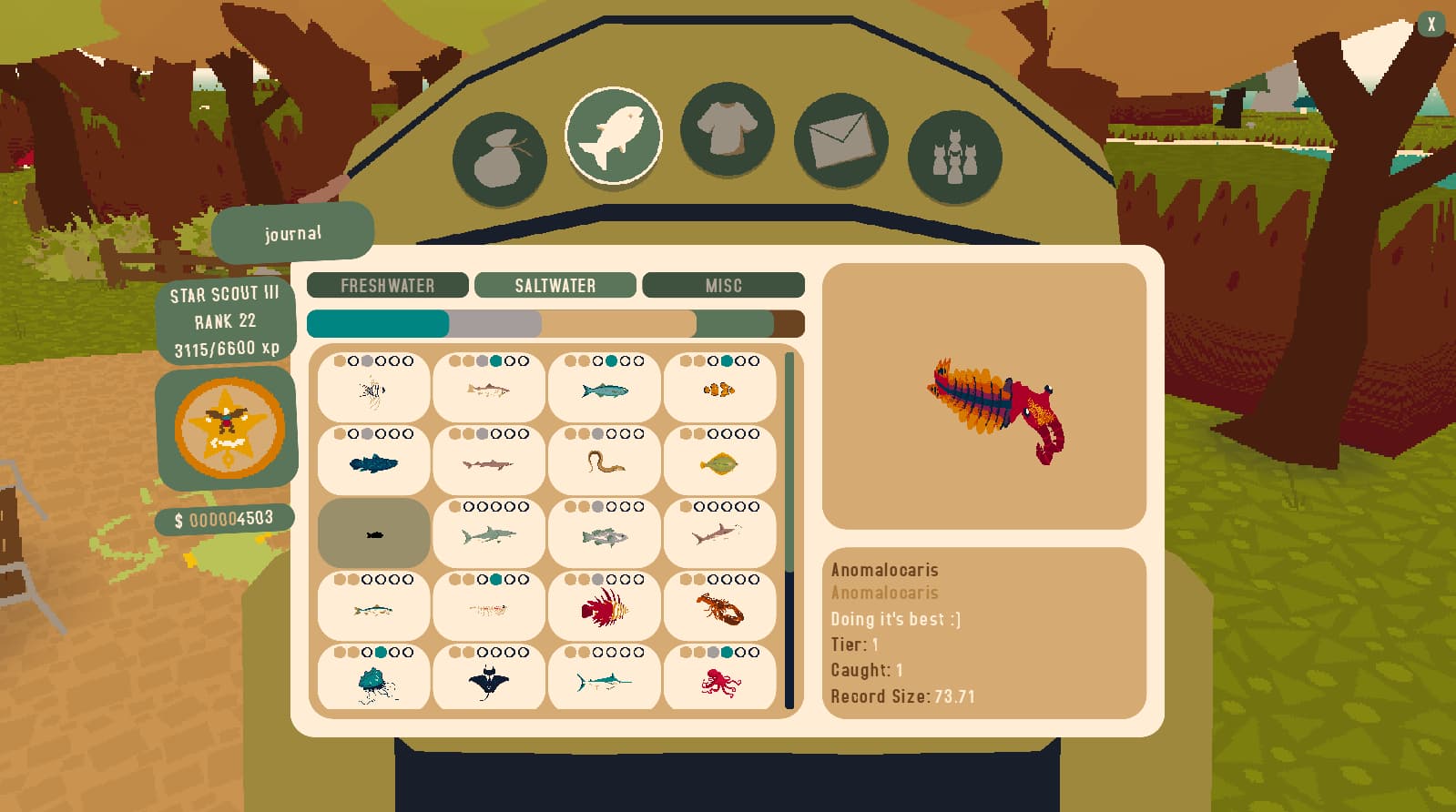
Task: Click the journal label button
Action: [x=292, y=232]
